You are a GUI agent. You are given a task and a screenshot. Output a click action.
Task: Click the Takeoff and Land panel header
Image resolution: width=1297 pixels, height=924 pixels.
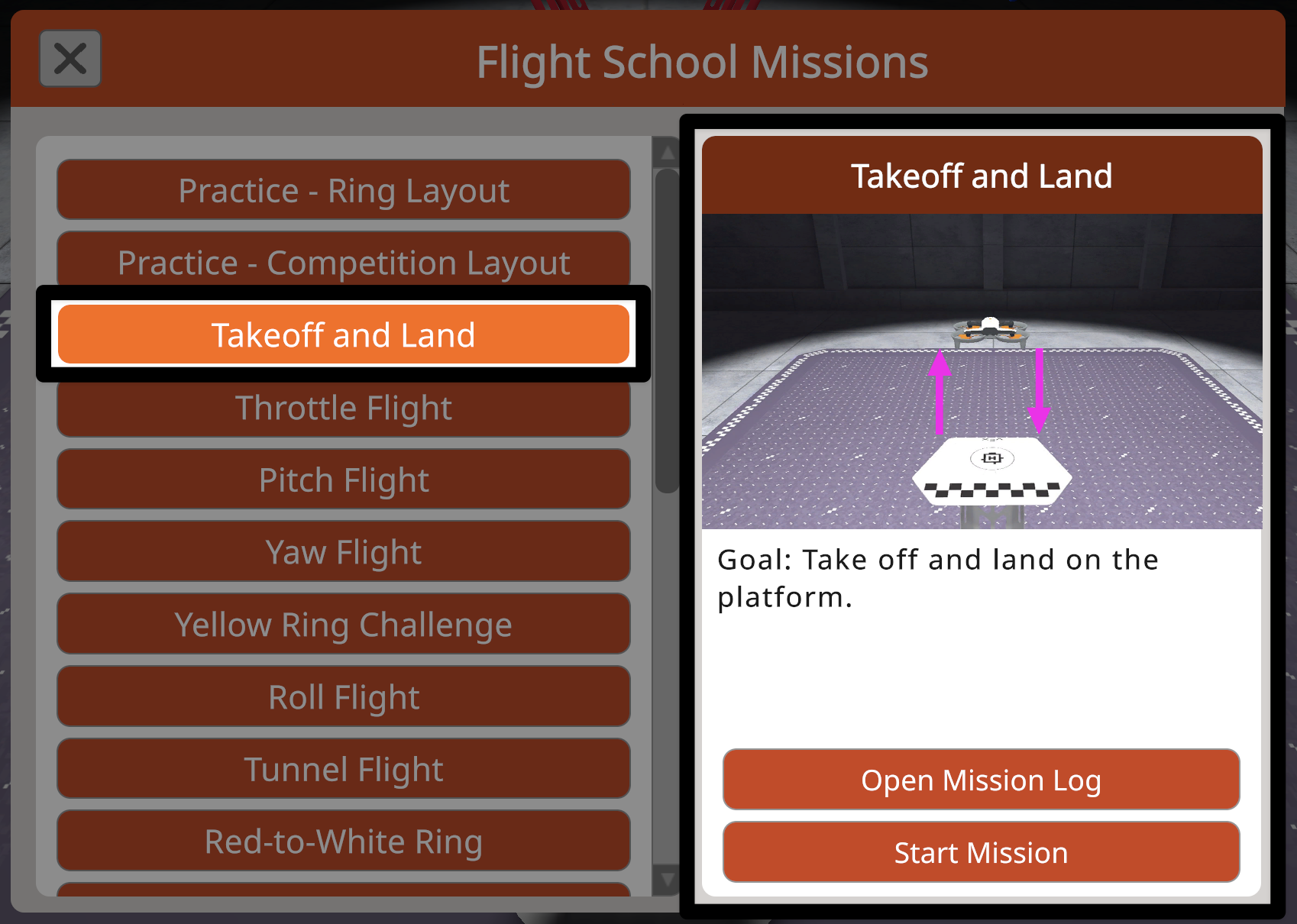tap(982, 176)
